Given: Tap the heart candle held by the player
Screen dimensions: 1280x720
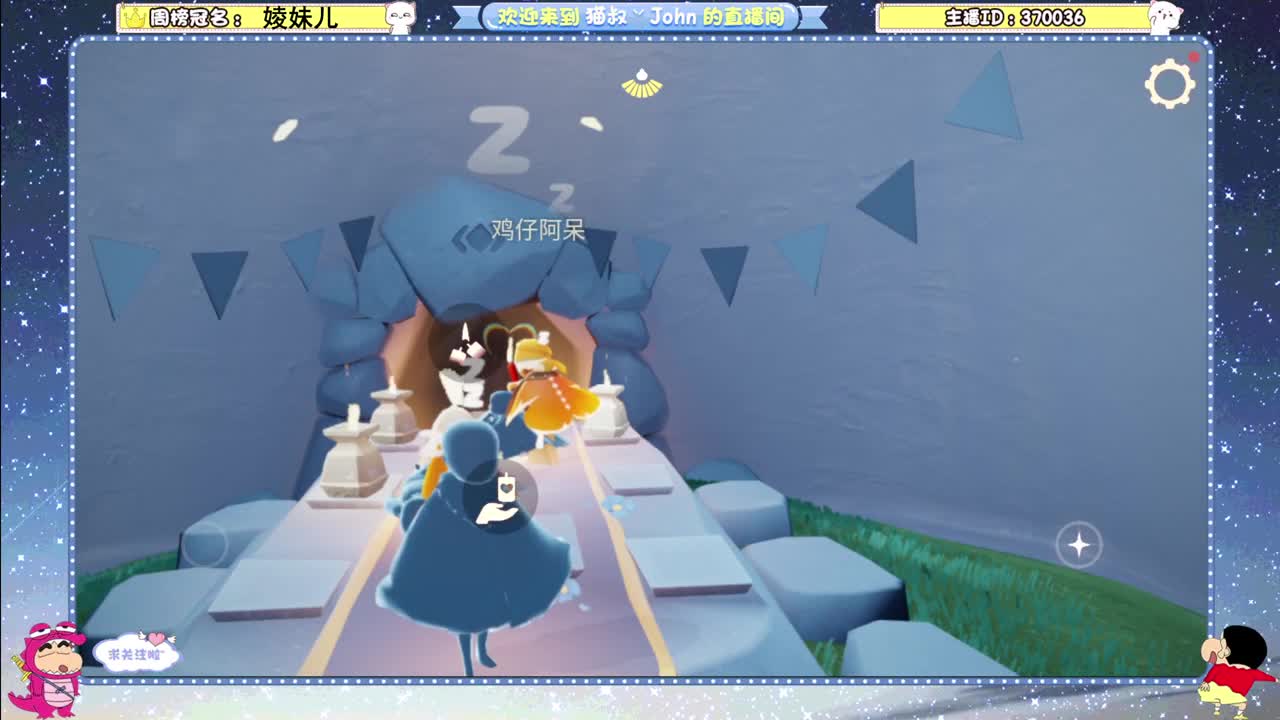Looking at the screenshot, I should coord(505,487).
